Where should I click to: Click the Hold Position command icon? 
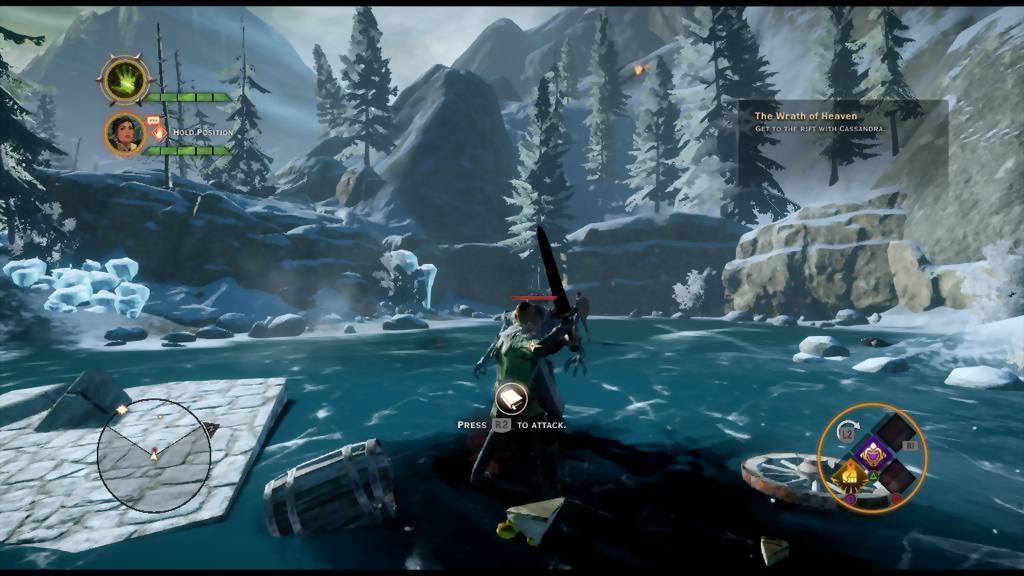click(158, 131)
